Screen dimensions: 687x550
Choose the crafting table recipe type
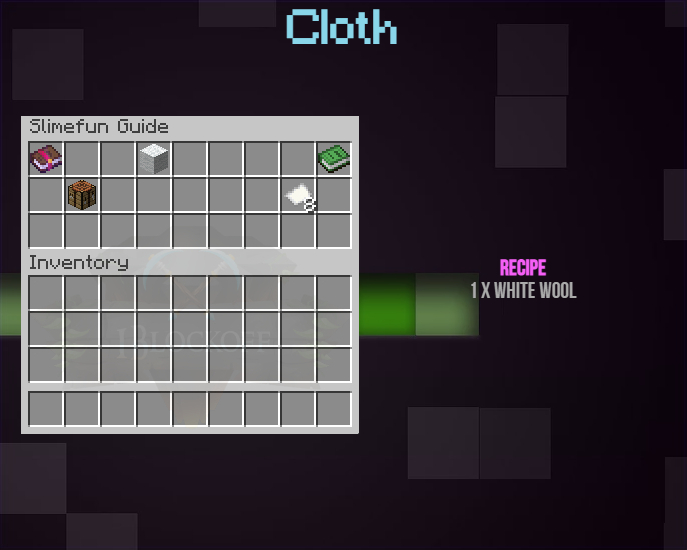point(82,194)
